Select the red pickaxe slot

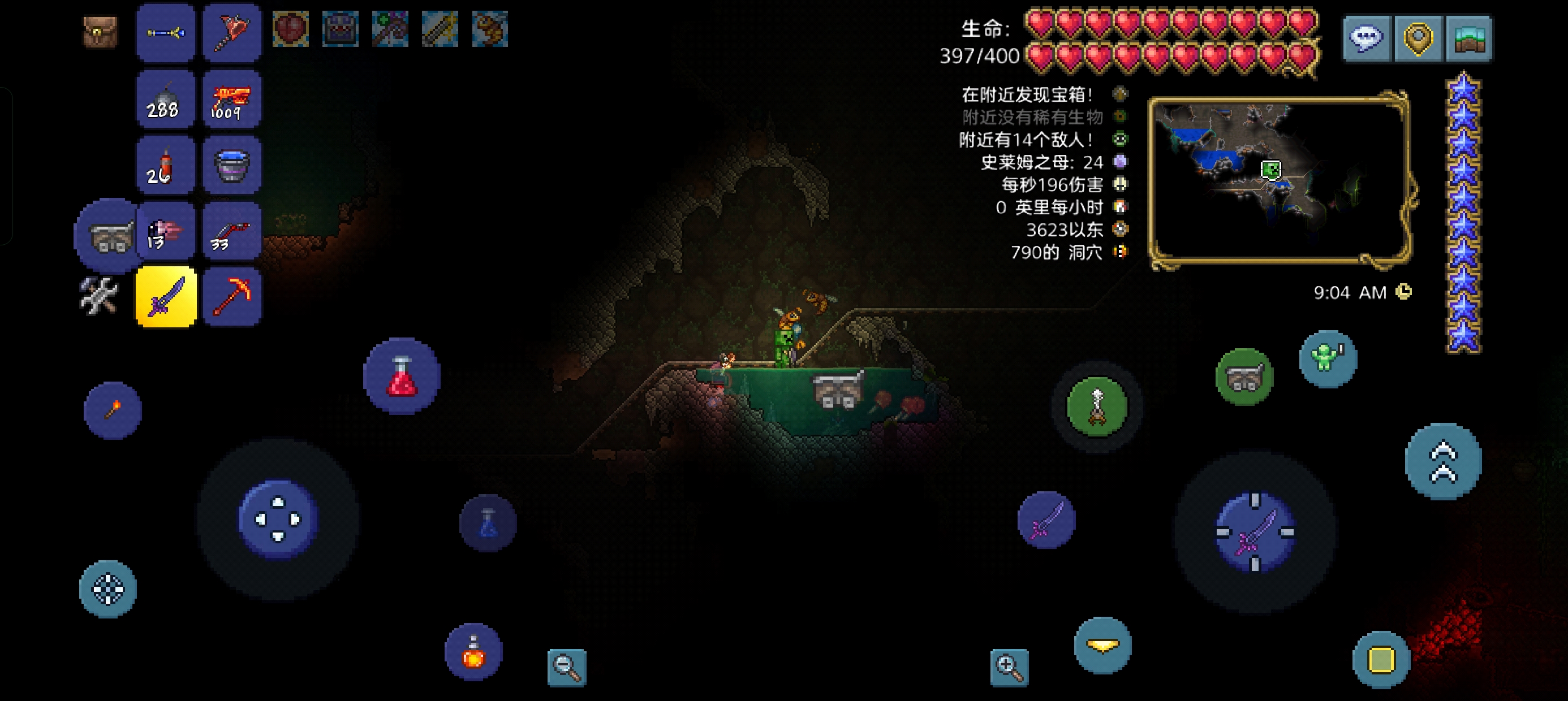tap(231, 297)
